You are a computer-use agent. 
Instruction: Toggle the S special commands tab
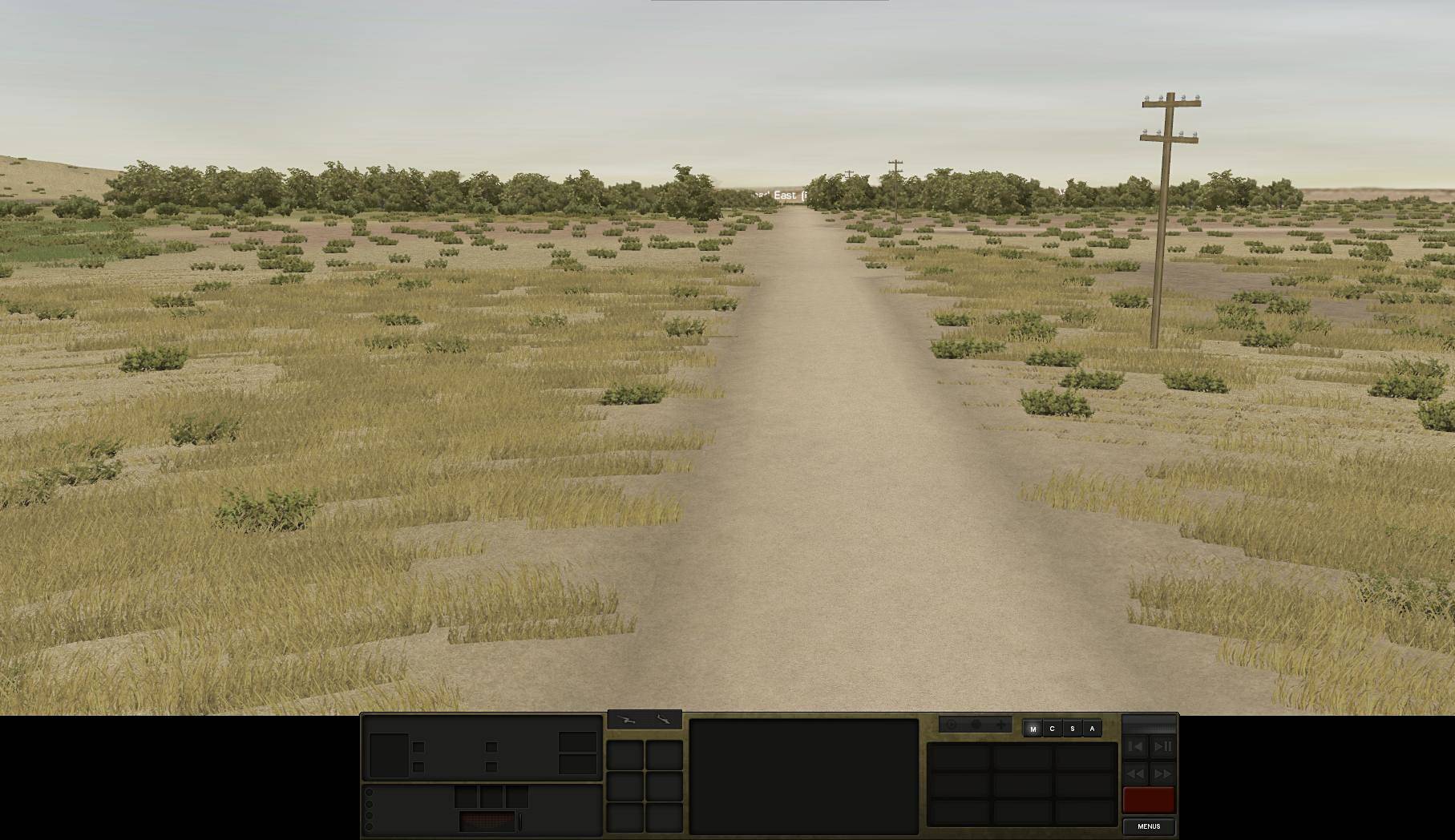pyautogui.click(x=1072, y=728)
